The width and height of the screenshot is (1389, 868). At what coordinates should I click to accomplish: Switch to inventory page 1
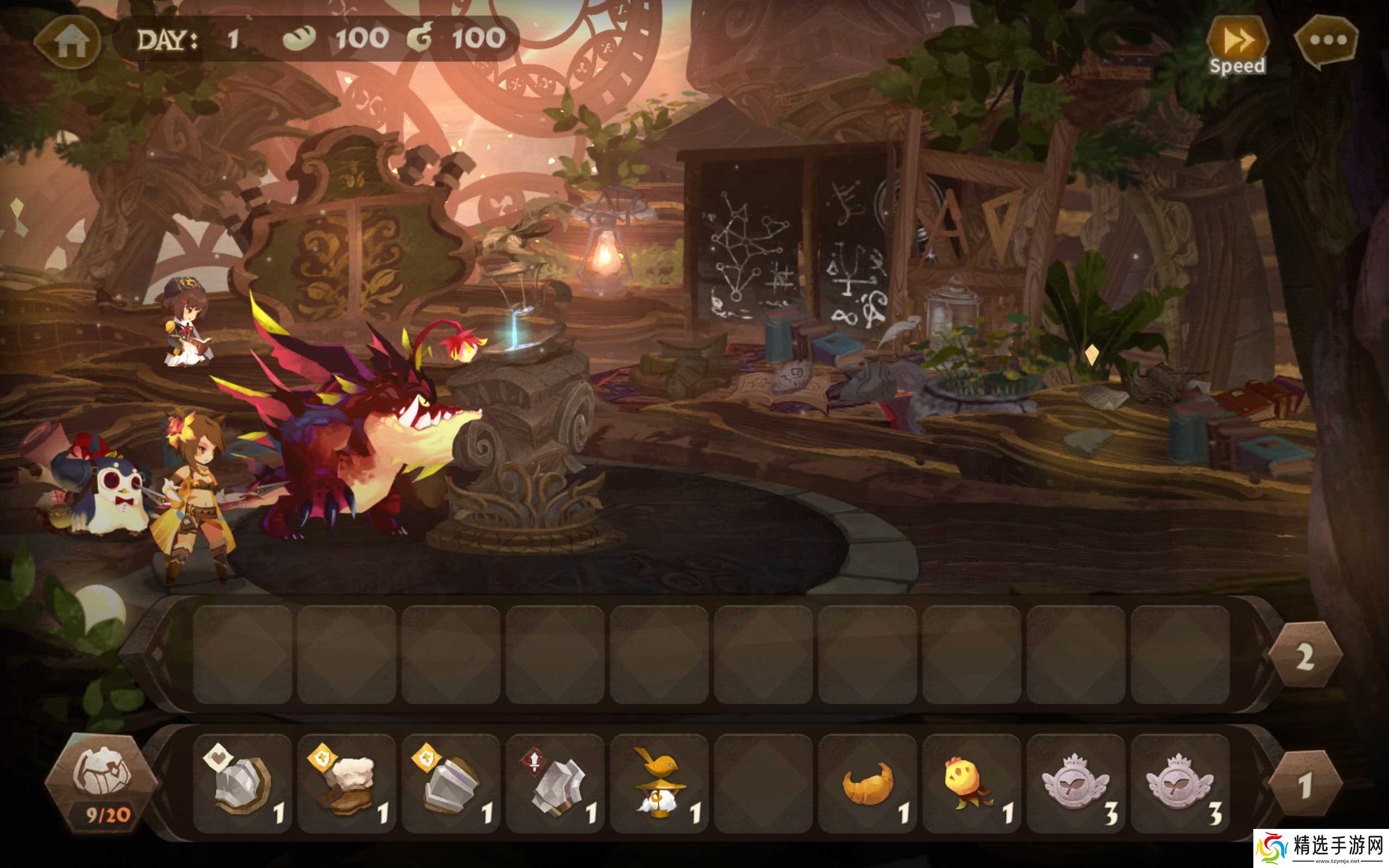[1304, 783]
